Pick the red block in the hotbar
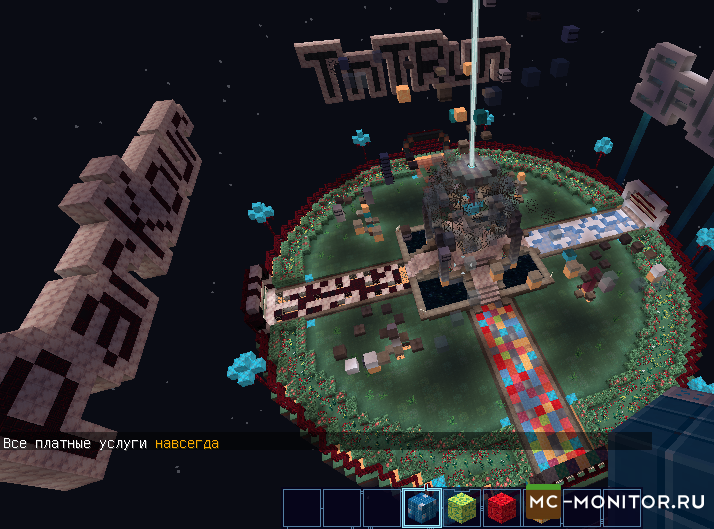 [x=500, y=507]
